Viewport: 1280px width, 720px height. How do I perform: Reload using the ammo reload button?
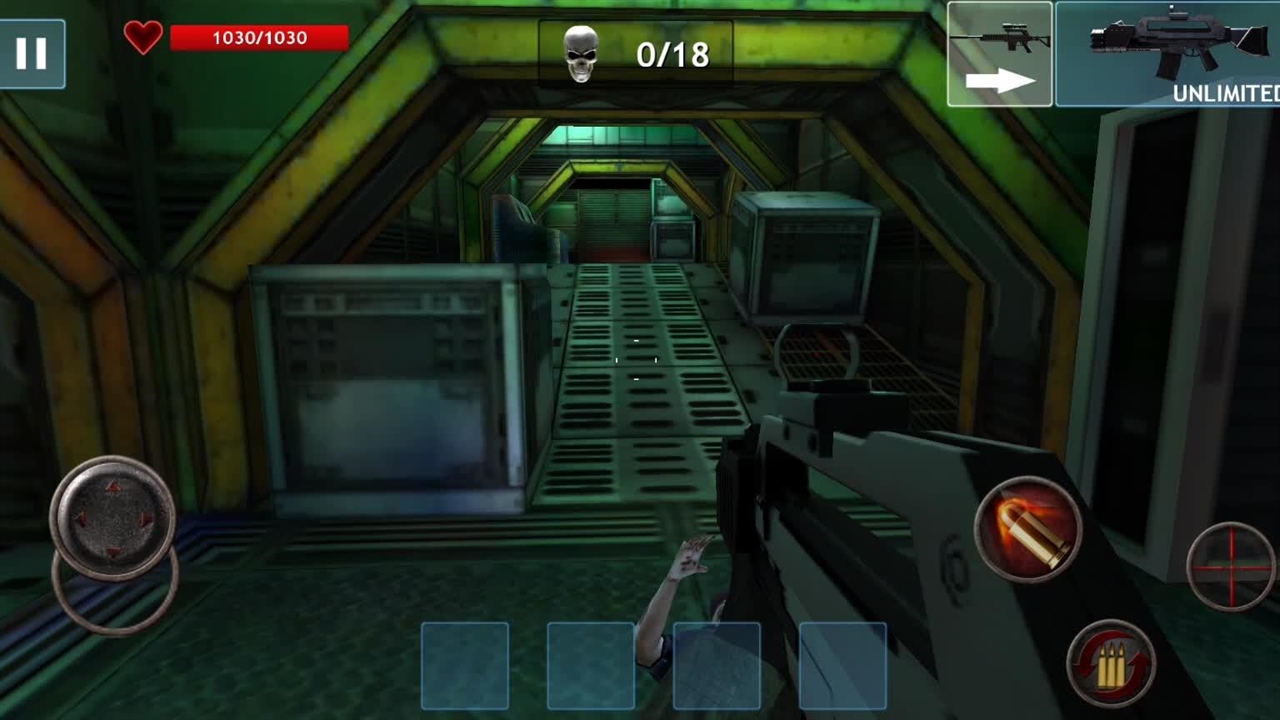[1110, 663]
